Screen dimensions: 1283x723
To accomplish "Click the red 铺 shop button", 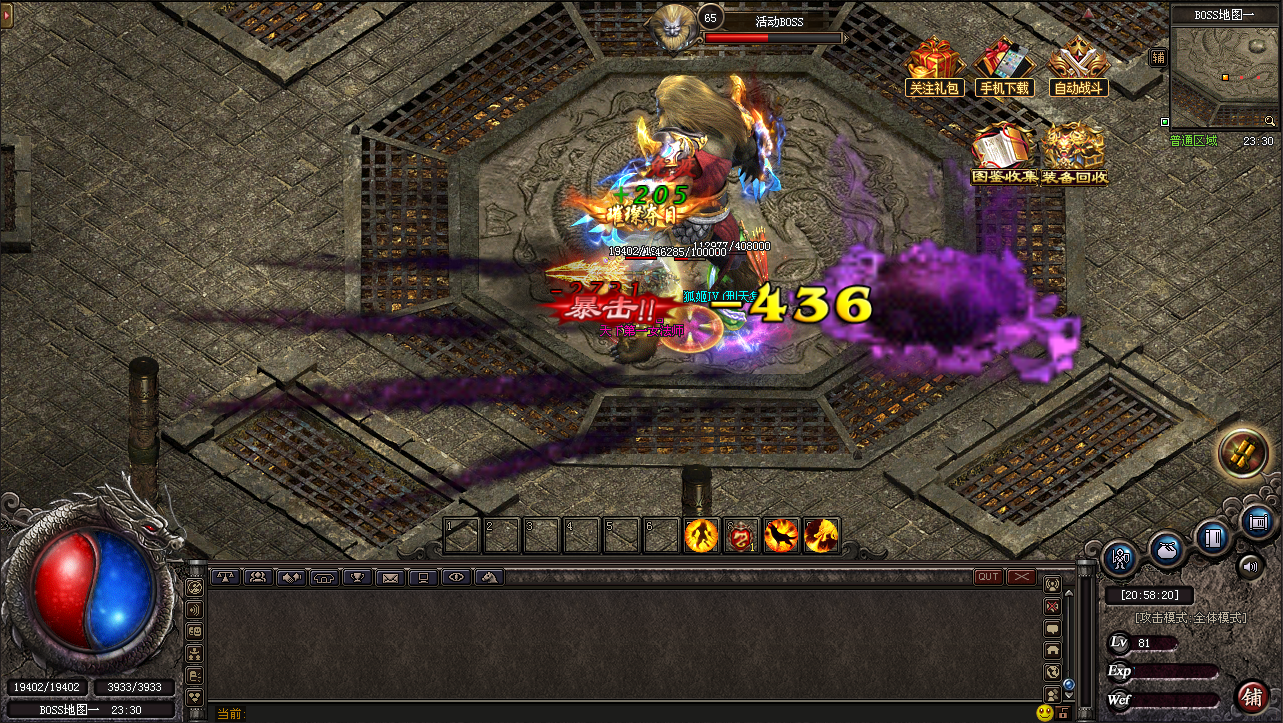I will tap(1251, 696).
